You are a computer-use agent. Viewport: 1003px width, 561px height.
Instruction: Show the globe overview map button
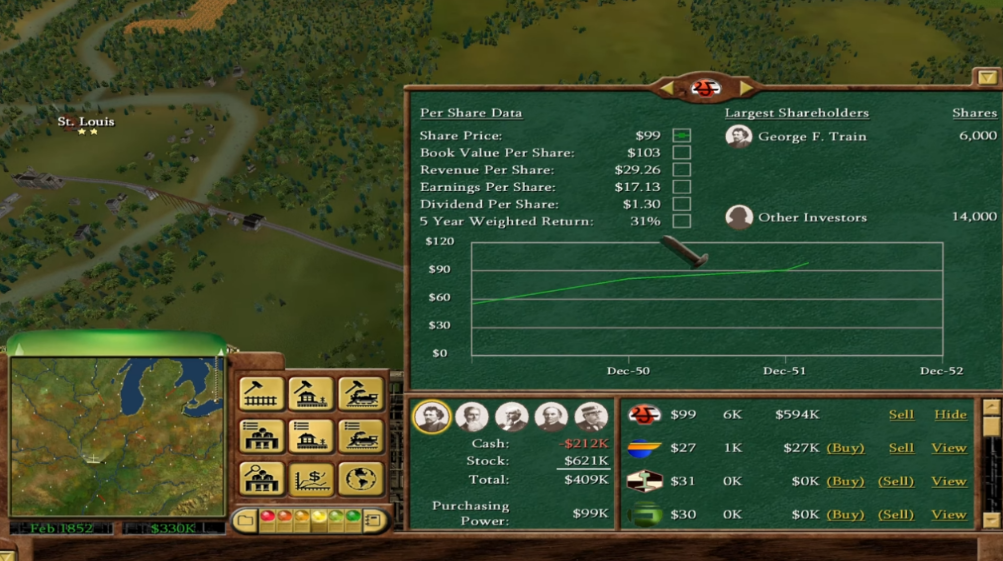(x=360, y=479)
